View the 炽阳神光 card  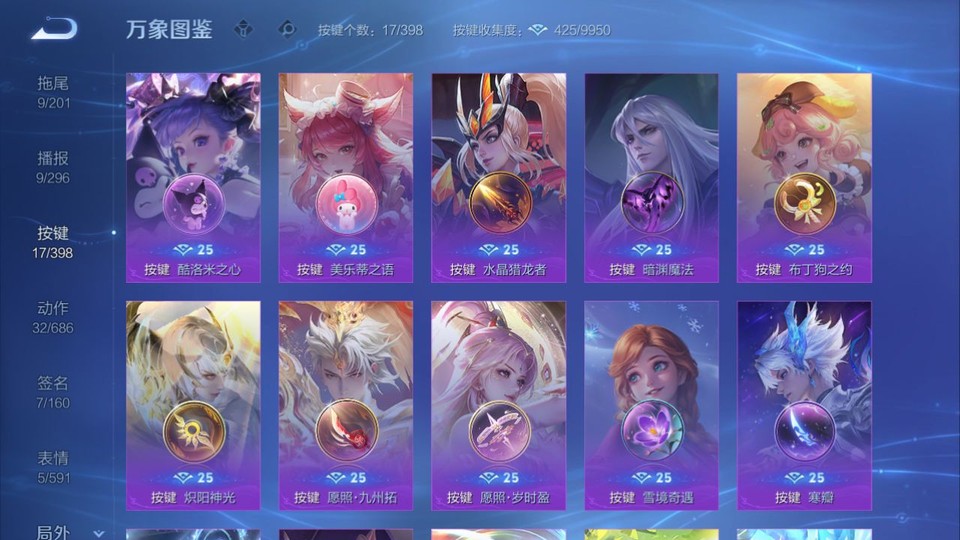pos(193,405)
